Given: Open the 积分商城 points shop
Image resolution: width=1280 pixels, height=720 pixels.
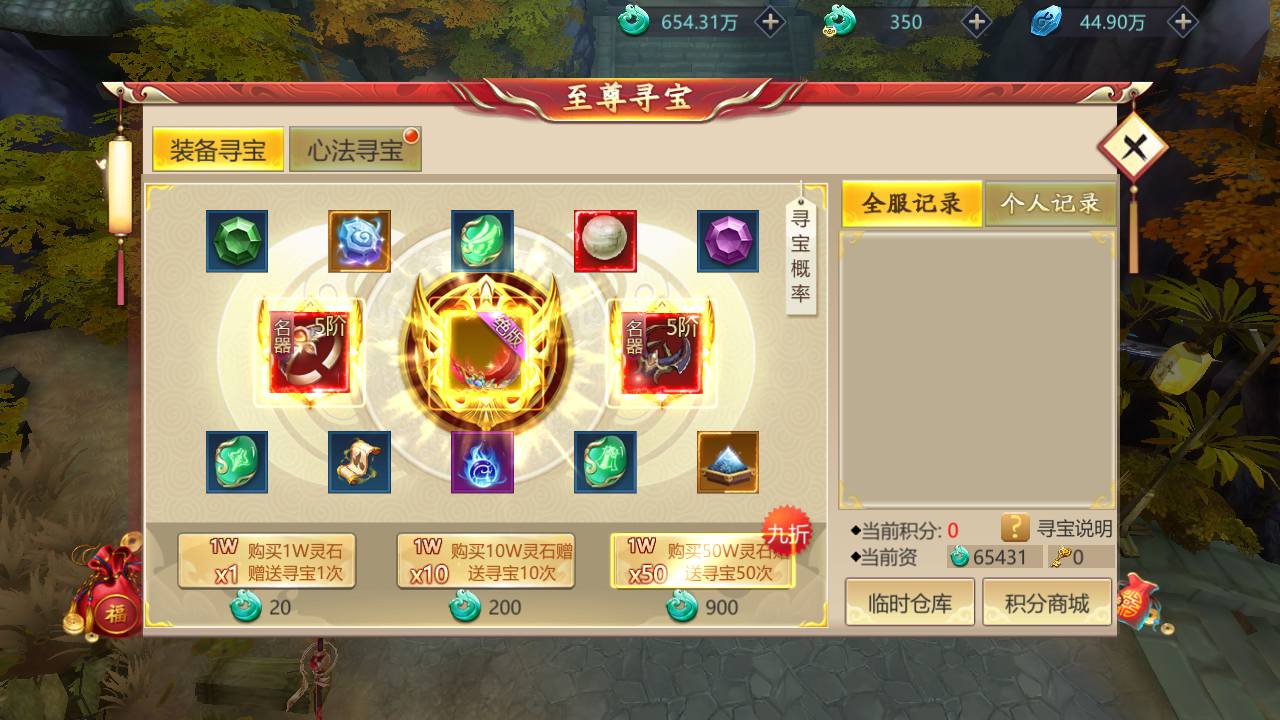Looking at the screenshot, I should (x=1046, y=602).
